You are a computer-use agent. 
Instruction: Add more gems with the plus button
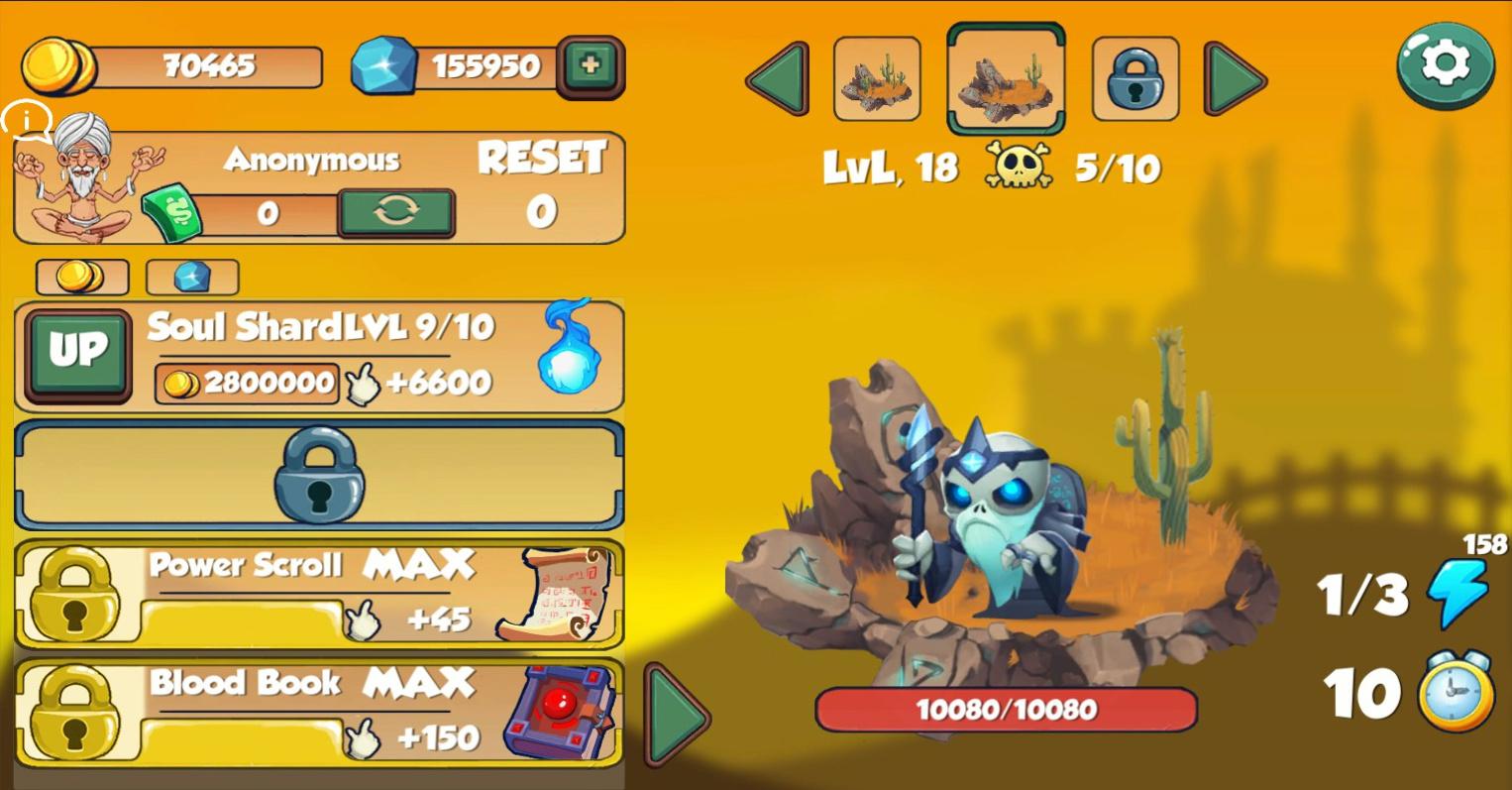[591, 66]
